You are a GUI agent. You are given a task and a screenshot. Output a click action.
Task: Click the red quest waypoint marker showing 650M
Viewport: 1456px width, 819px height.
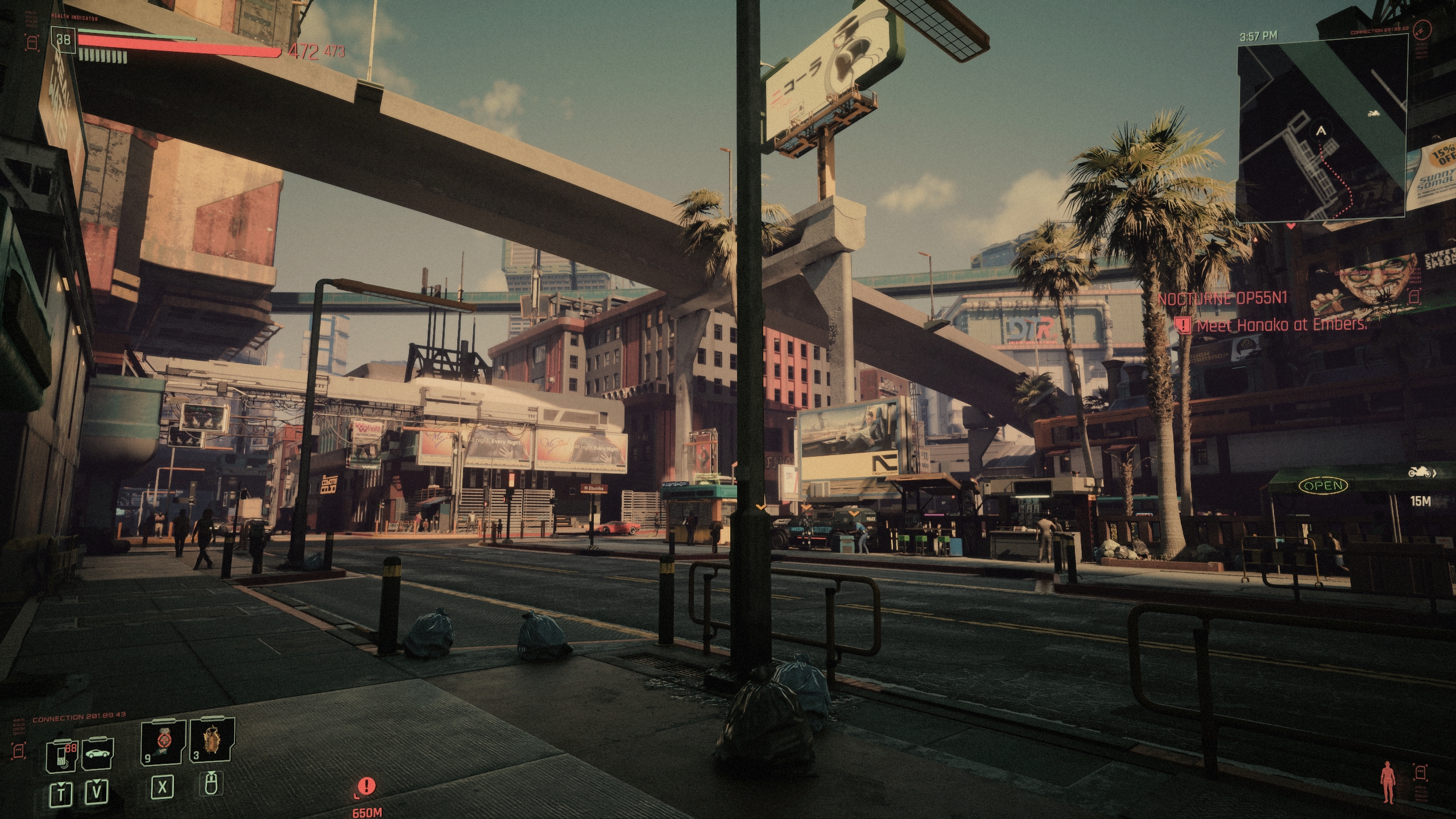tap(367, 787)
